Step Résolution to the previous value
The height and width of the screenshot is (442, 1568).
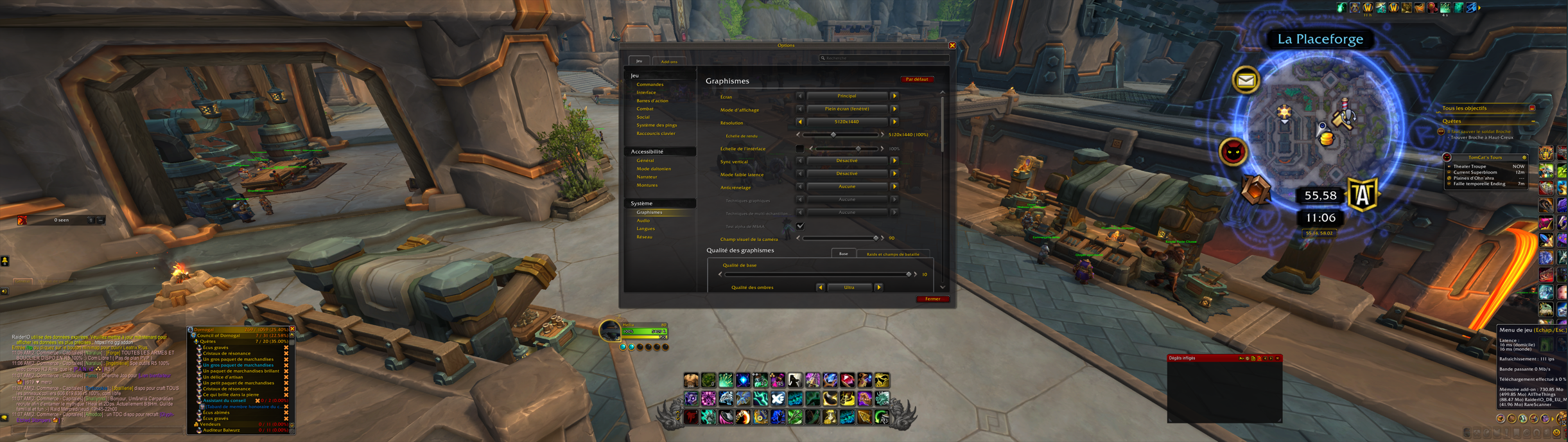tap(800, 122)
